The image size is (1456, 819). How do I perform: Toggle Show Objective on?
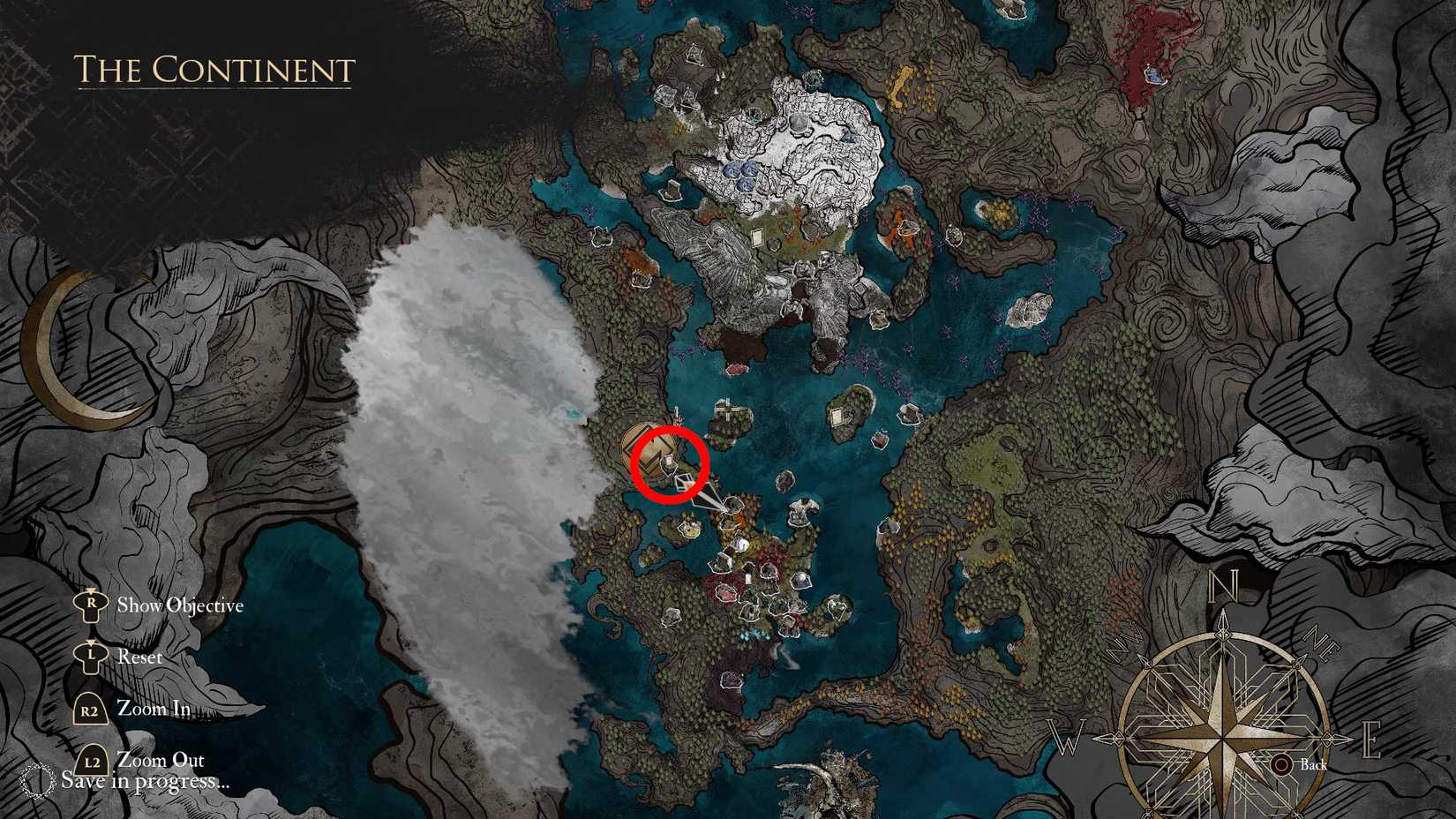(180, 605)
